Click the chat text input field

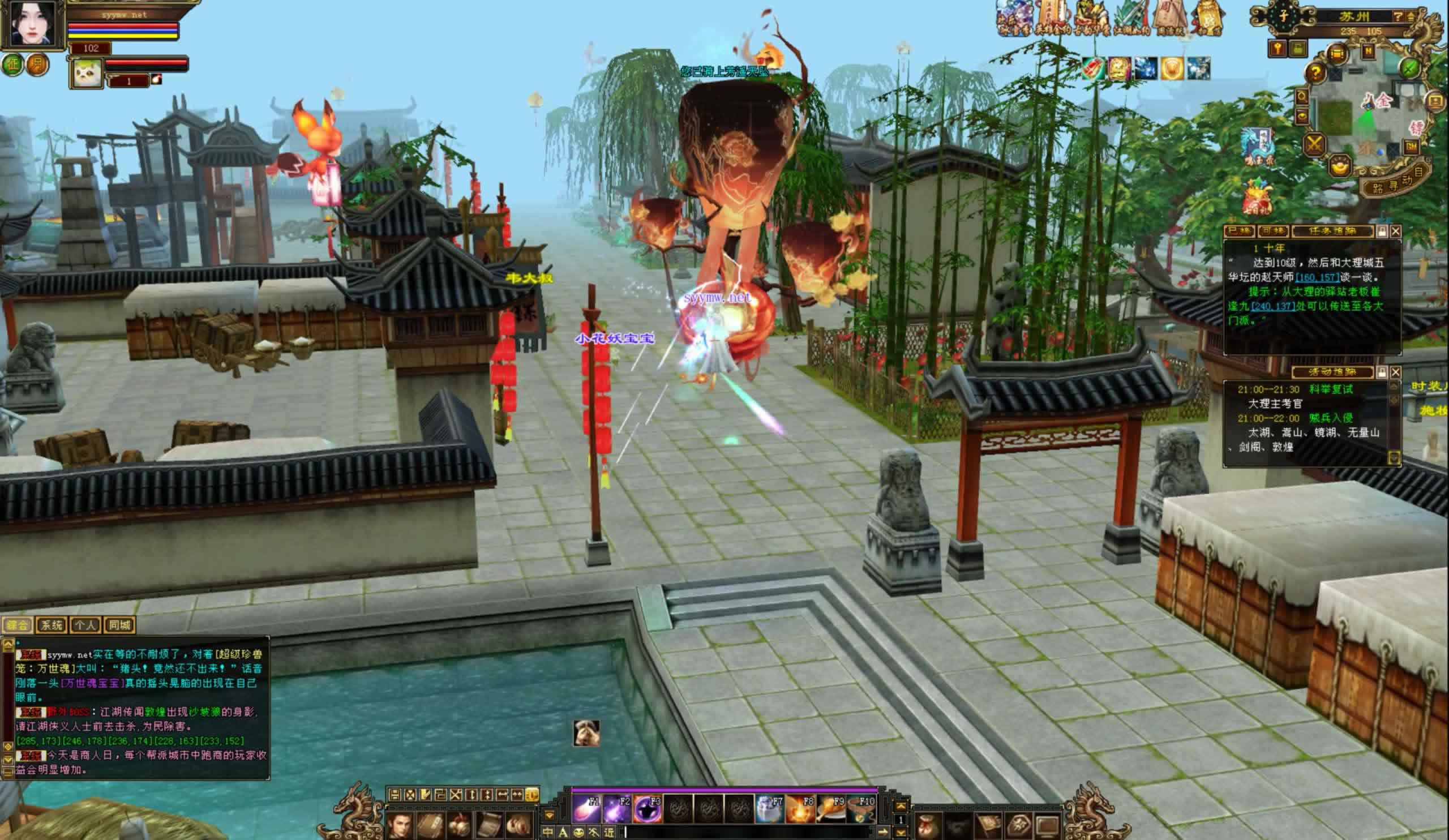(748, 832)
